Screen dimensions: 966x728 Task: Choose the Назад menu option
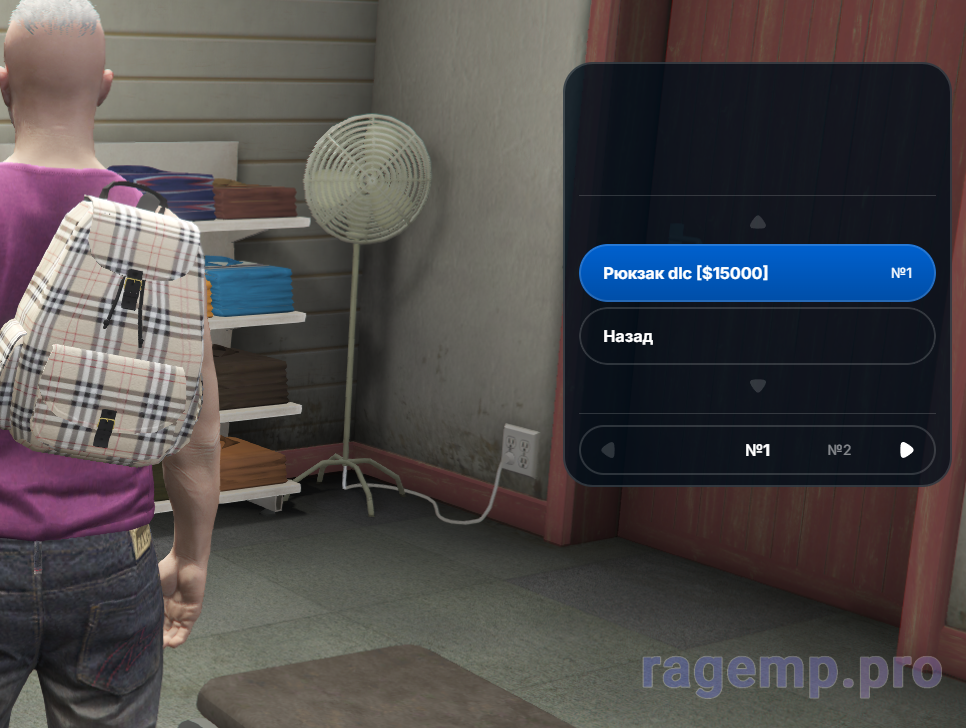(x=757, y=336)
